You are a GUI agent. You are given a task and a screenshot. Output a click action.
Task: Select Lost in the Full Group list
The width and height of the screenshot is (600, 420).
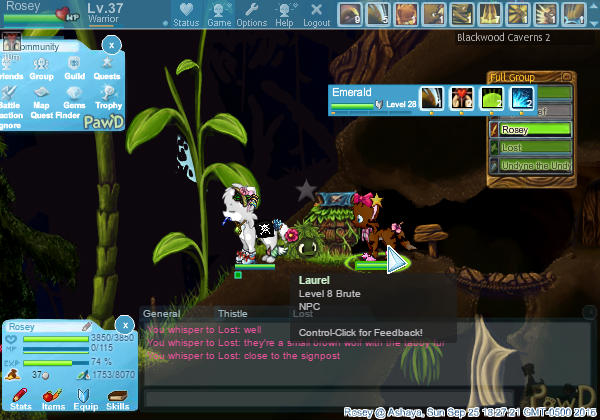(x=530, y=146)
